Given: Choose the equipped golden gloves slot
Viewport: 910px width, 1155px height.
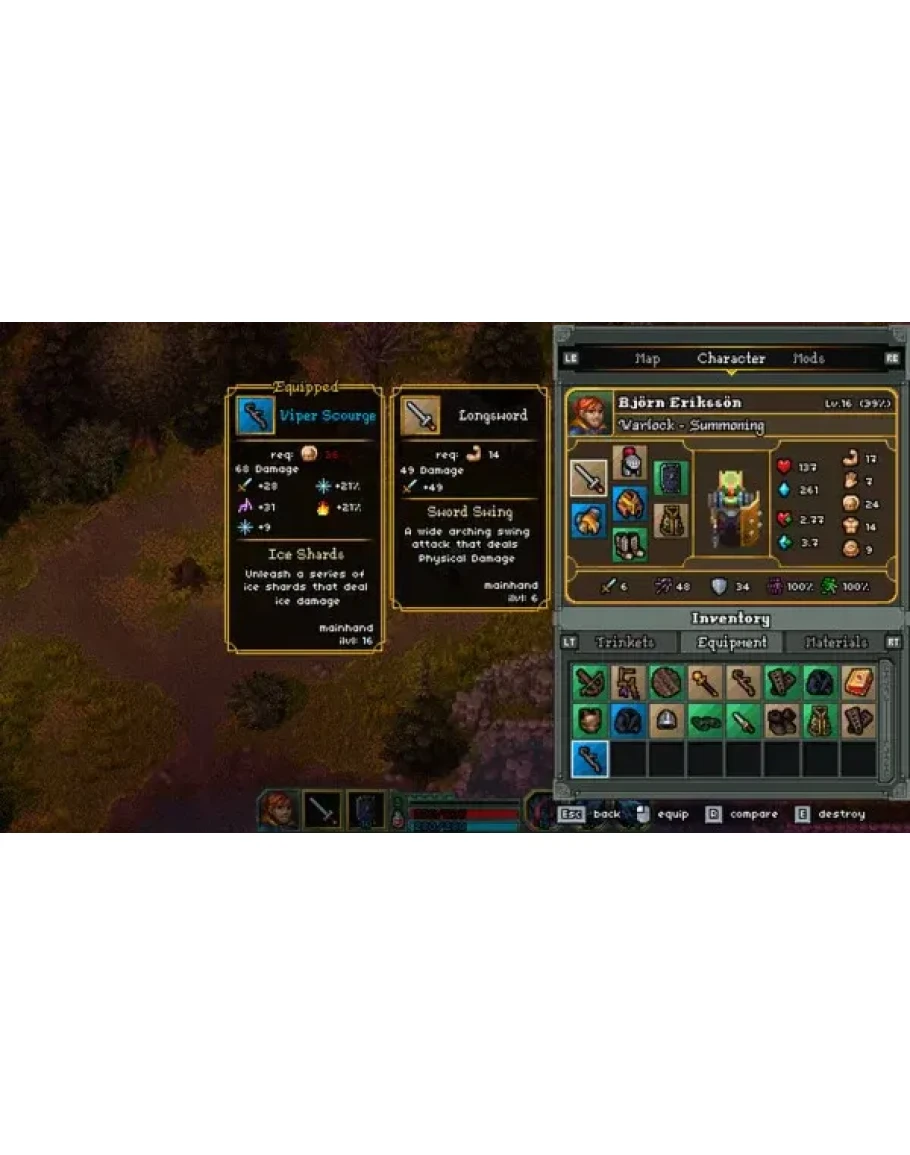Looking at the screenshot, I should tap(588, 520).
